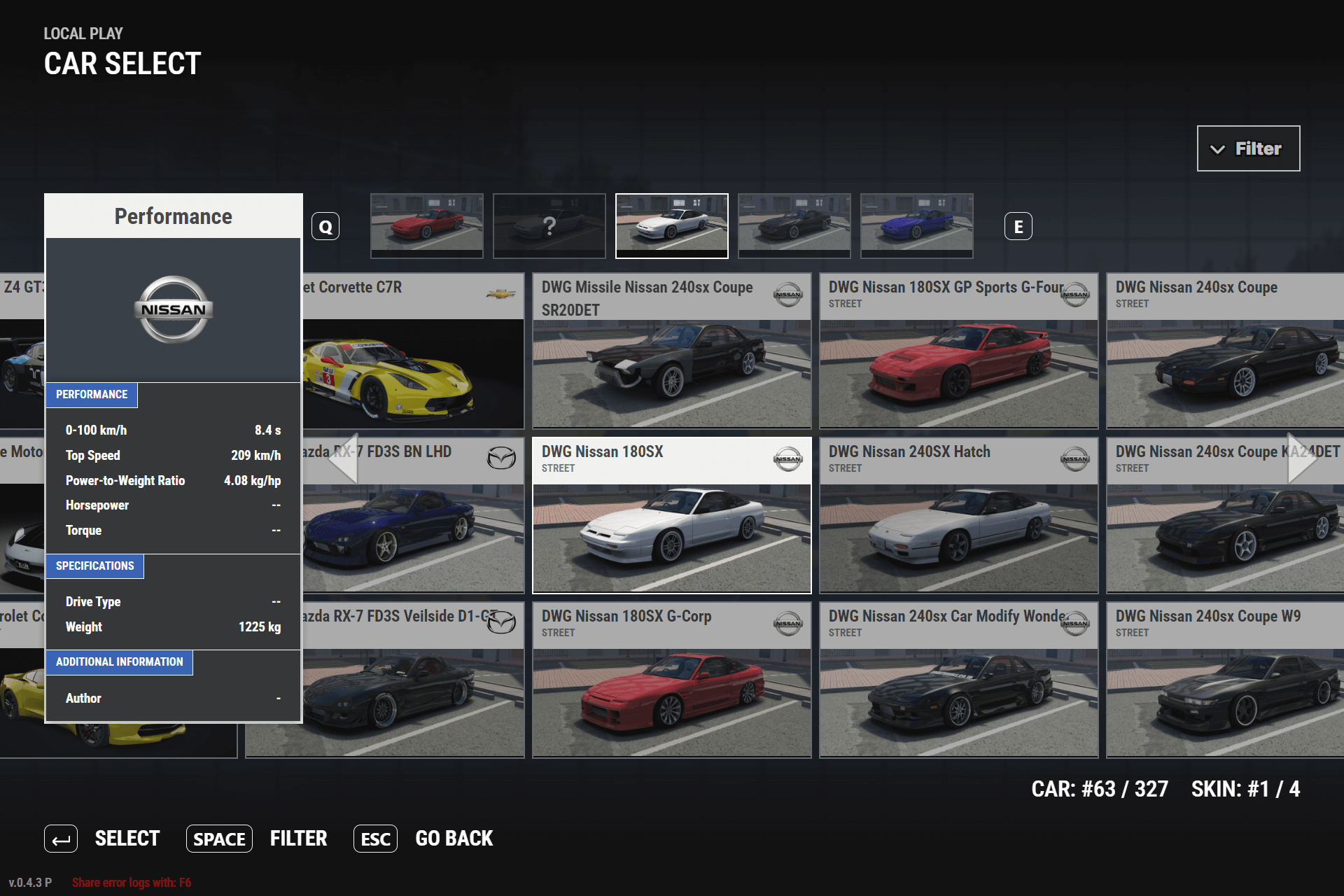This screenshot has width=1344, height=896.
Task: Pick the Mazda RX-7 FD3S Veilside car
Action: click(413, 693)
